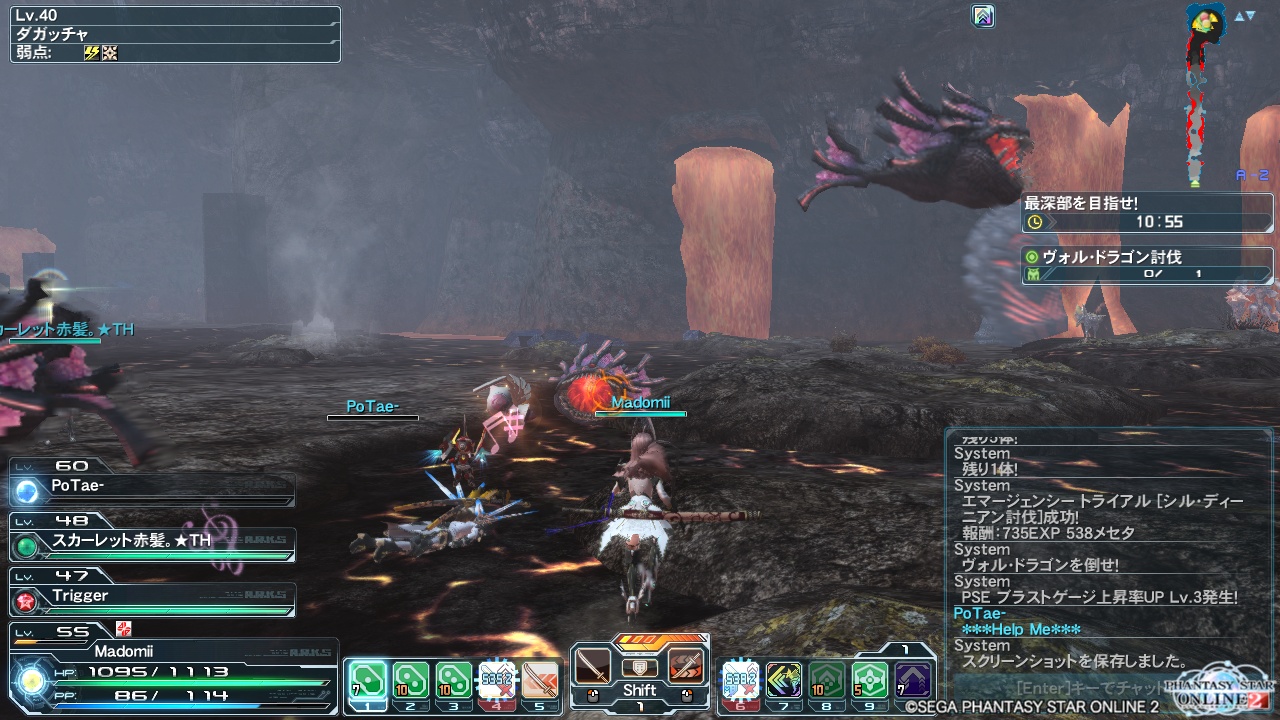Activate the rainbow chevron skill in slot 7

[784, 681]
